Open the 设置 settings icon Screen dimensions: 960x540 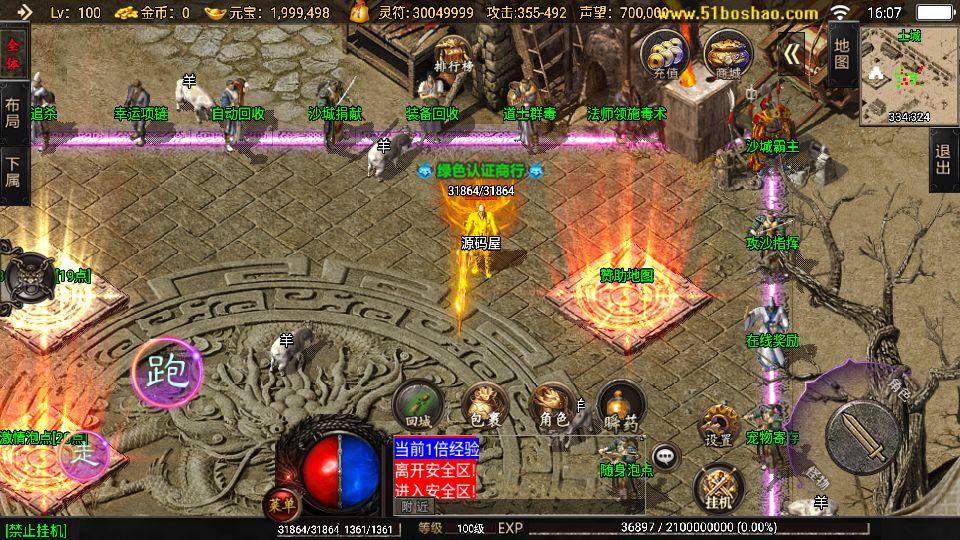(718, 426)
